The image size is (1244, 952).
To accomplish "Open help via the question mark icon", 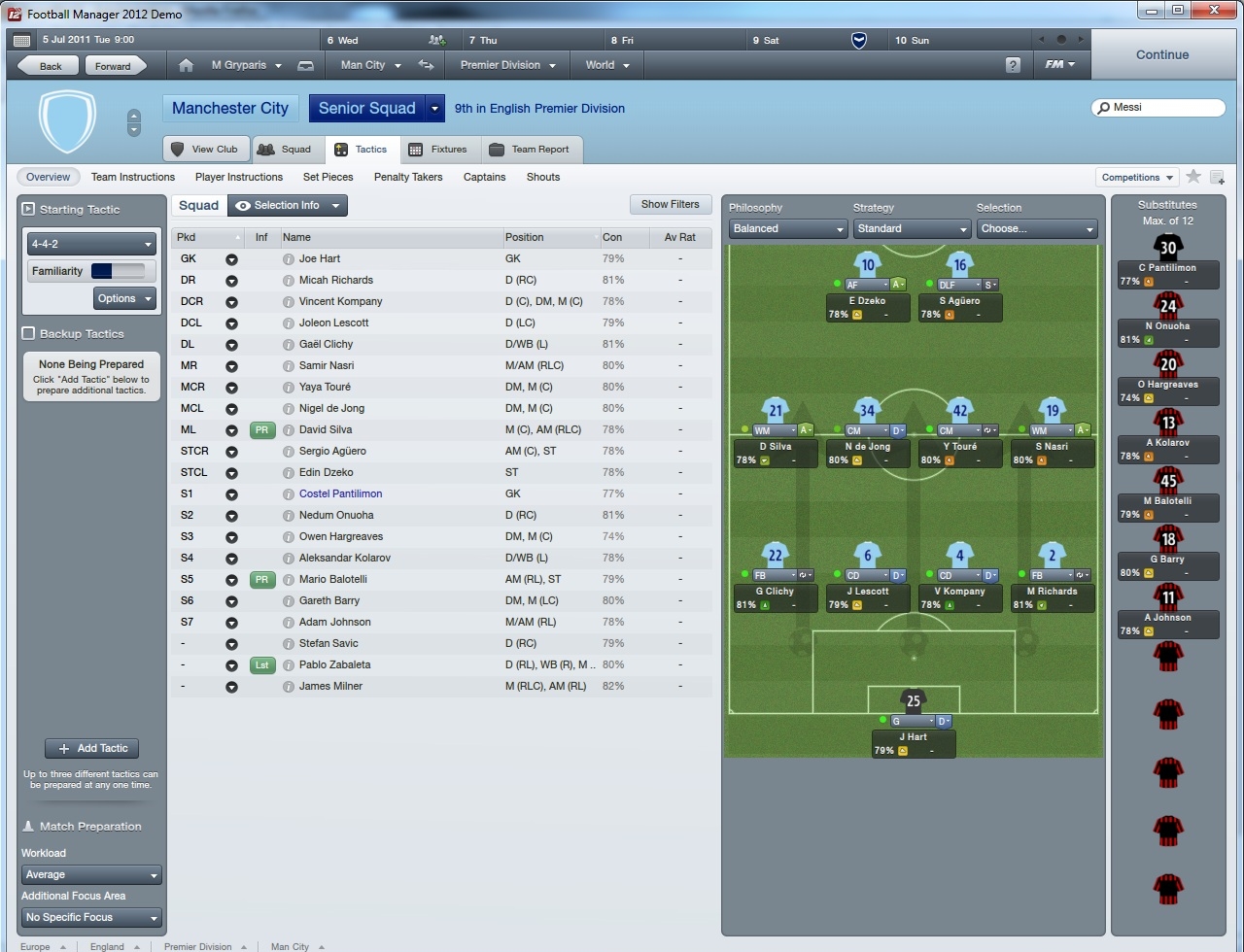I will (1013, 64).
